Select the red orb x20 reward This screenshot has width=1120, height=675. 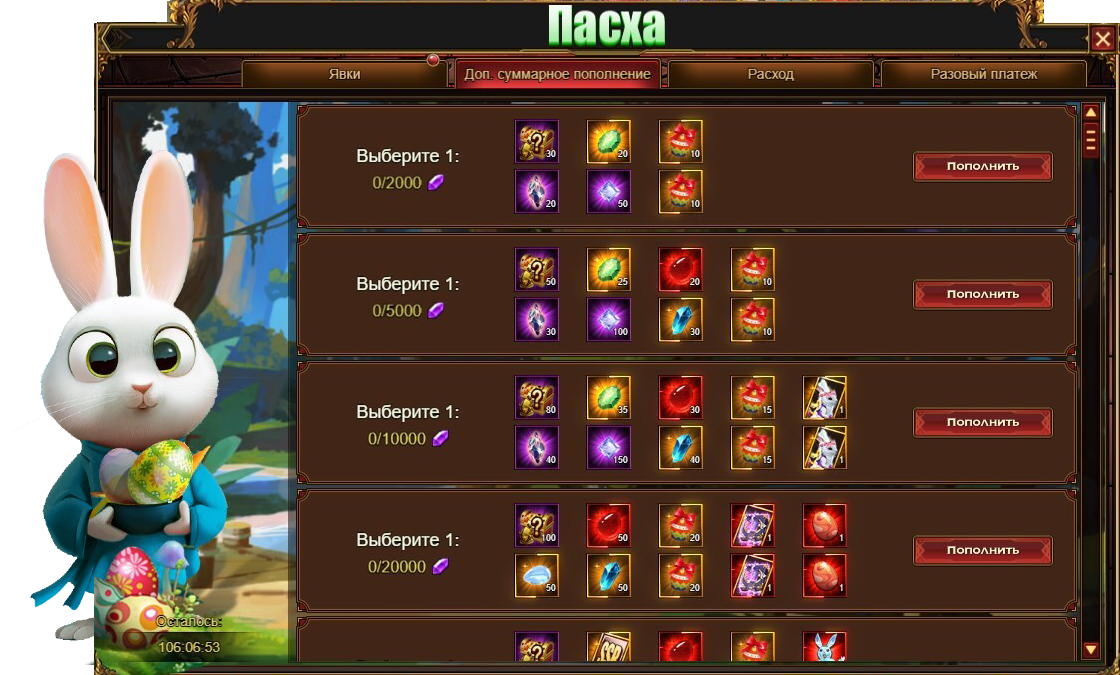coord(680,270)
